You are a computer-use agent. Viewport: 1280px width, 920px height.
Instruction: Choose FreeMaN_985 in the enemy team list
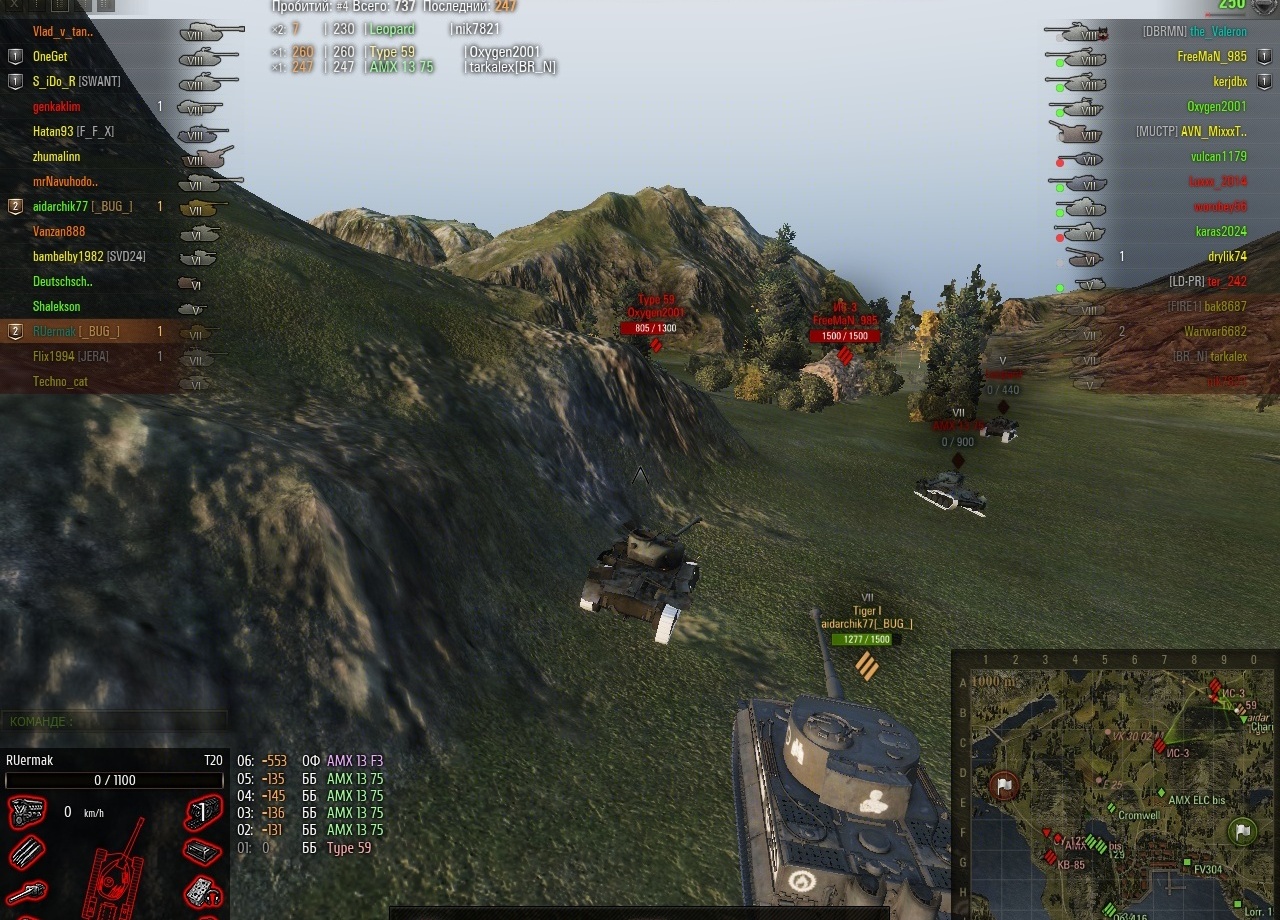1211,57
